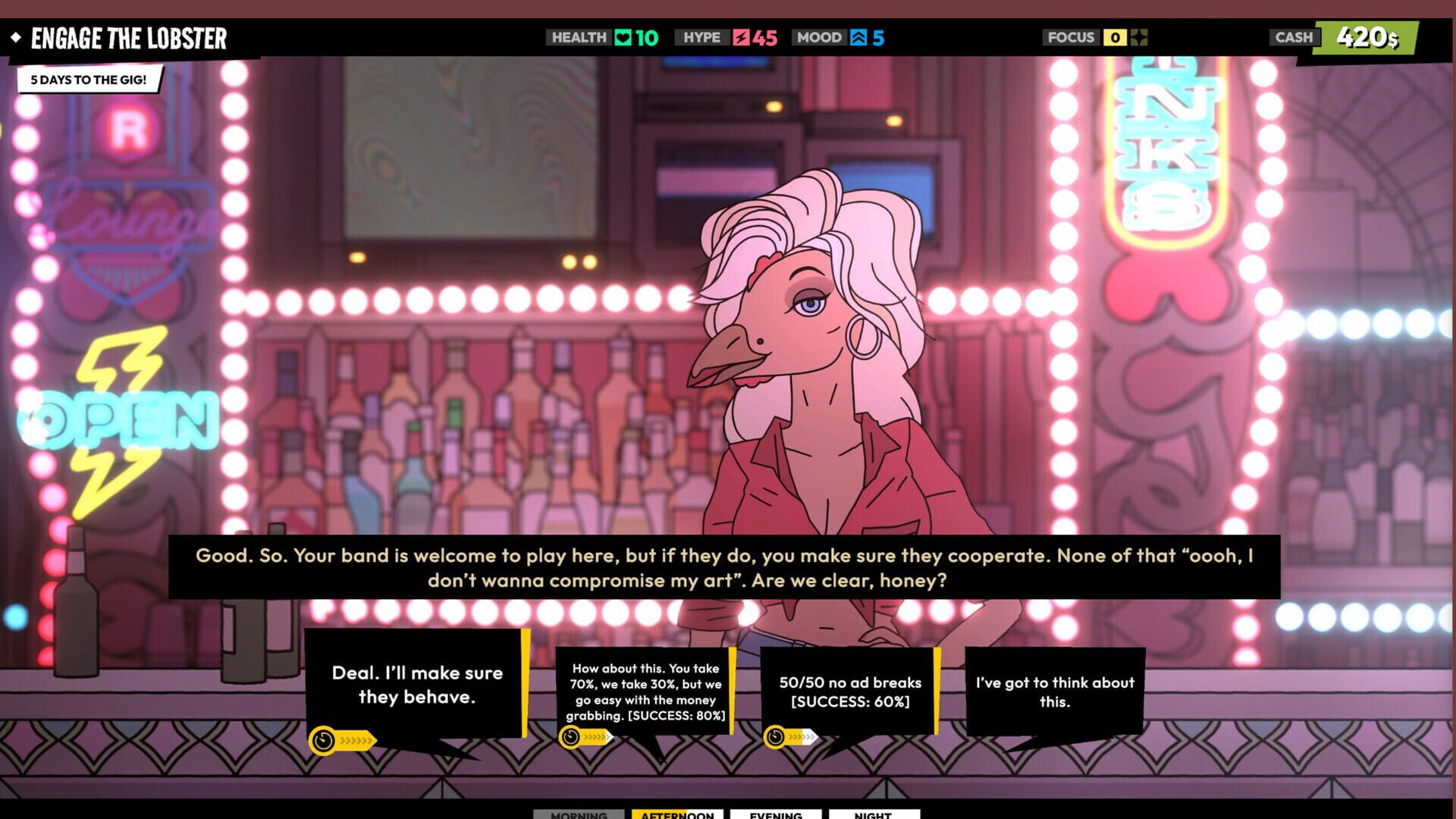Viewport: 1456px width, 819px height.
Task: Select the AFTERNOON time tab
Action: (676, 815)
